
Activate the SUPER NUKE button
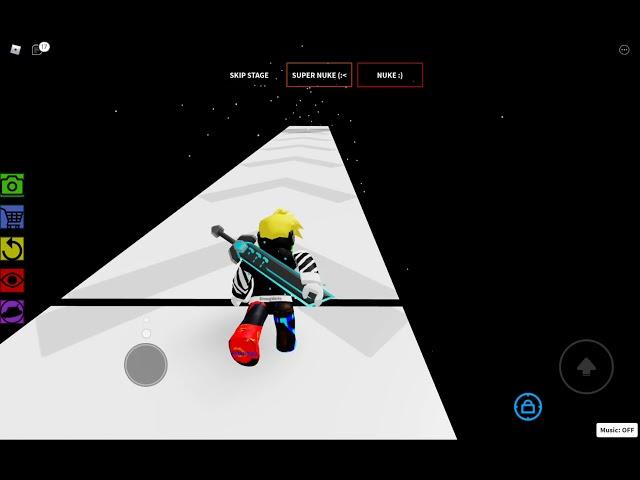coord(319,75)
